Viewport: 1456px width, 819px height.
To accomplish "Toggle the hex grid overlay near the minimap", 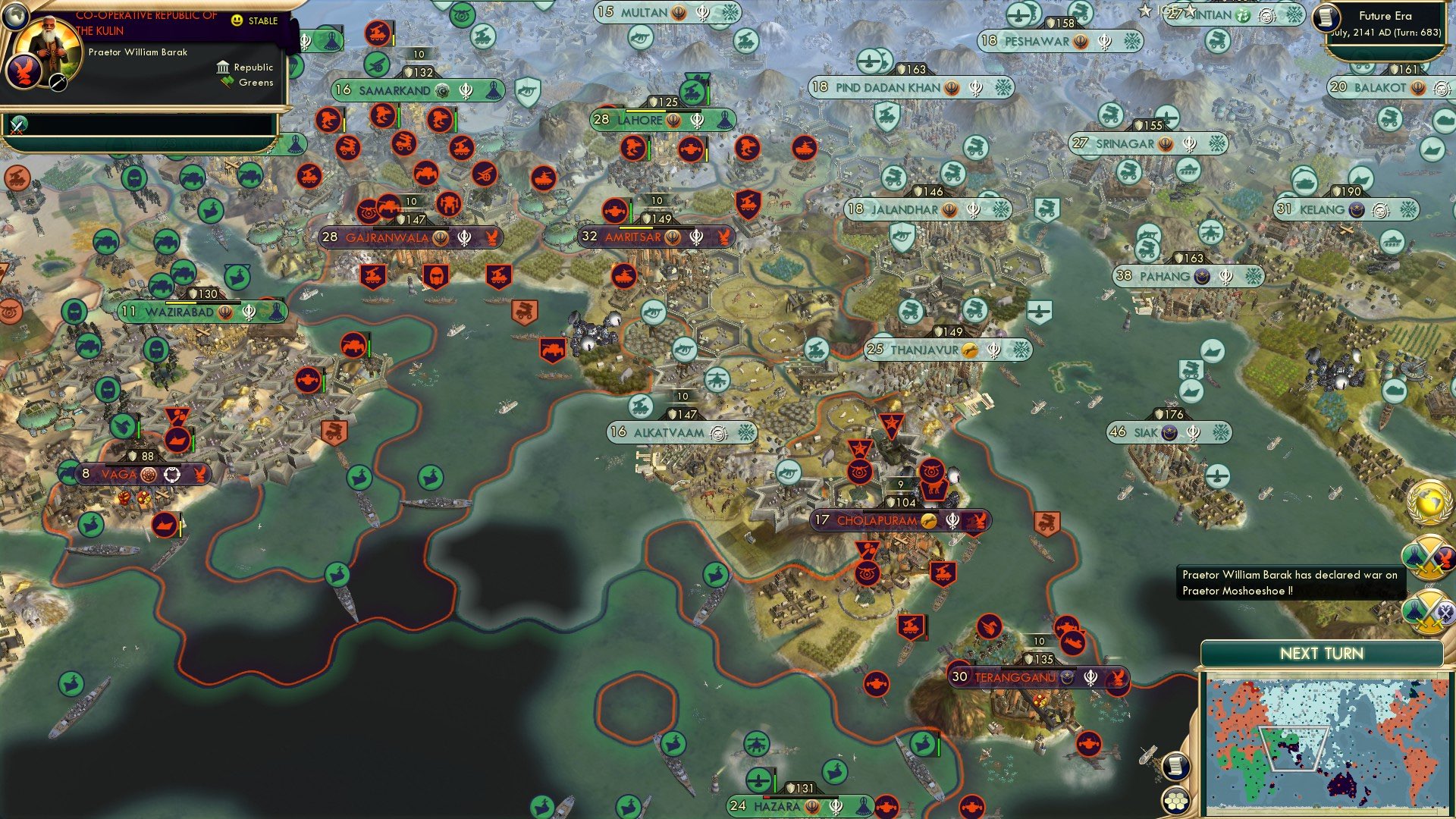I will [1175, 800].
